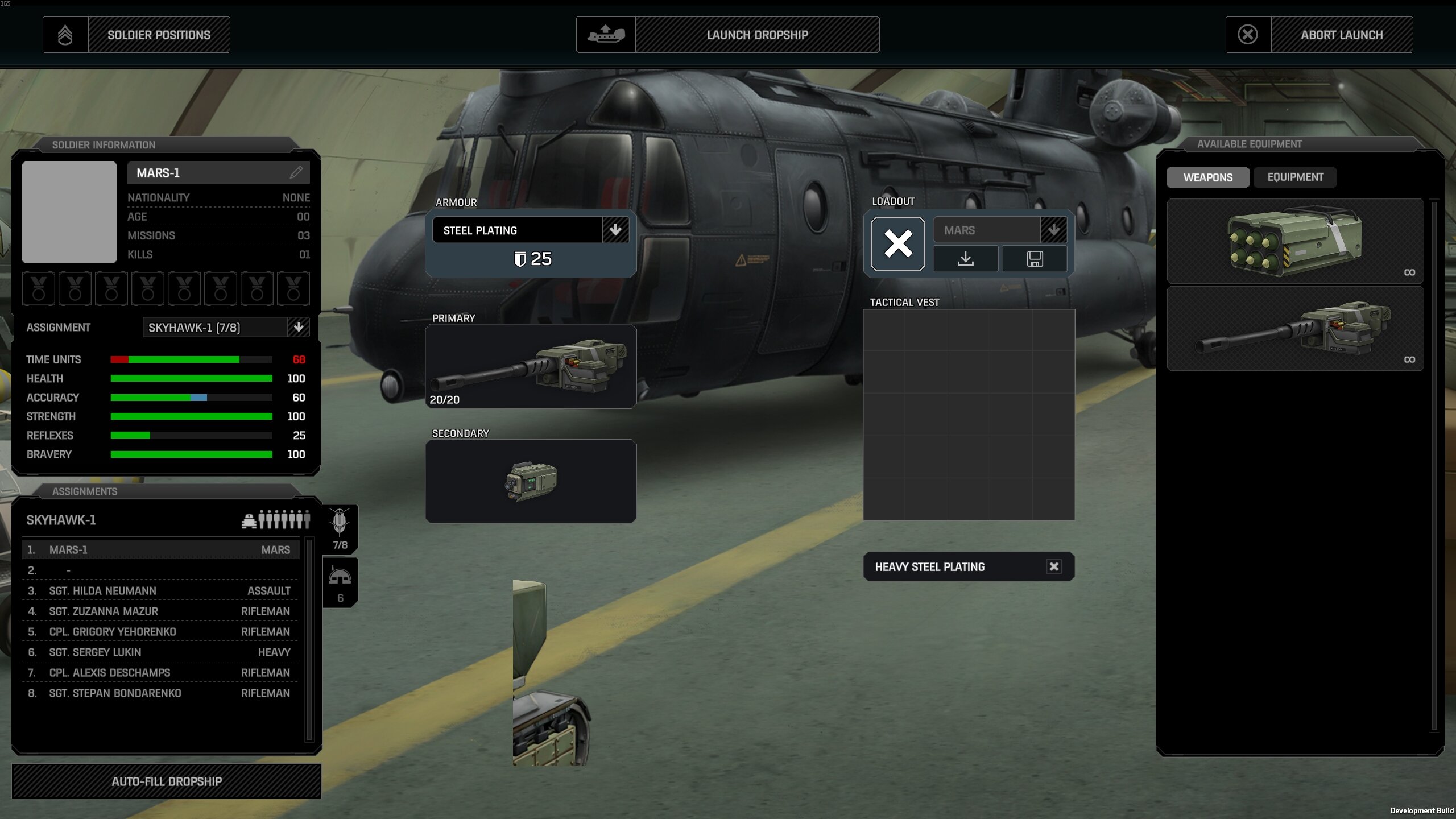
Task: Choose the rocket launcher pod from available weapons
Action: click(x=1294, y=241)
